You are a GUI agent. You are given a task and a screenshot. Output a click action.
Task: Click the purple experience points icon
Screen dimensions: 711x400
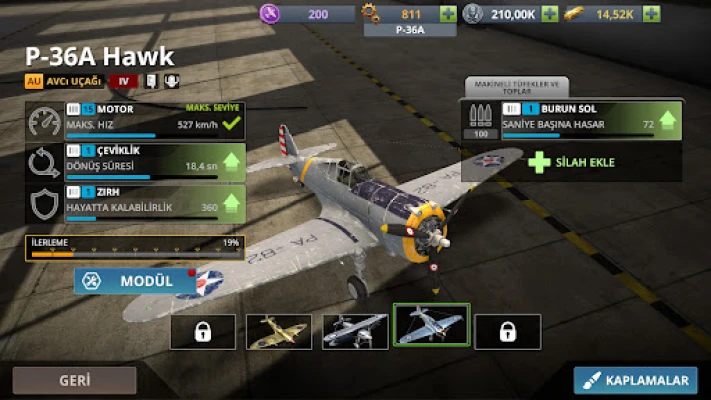click(x=270, y=14)
